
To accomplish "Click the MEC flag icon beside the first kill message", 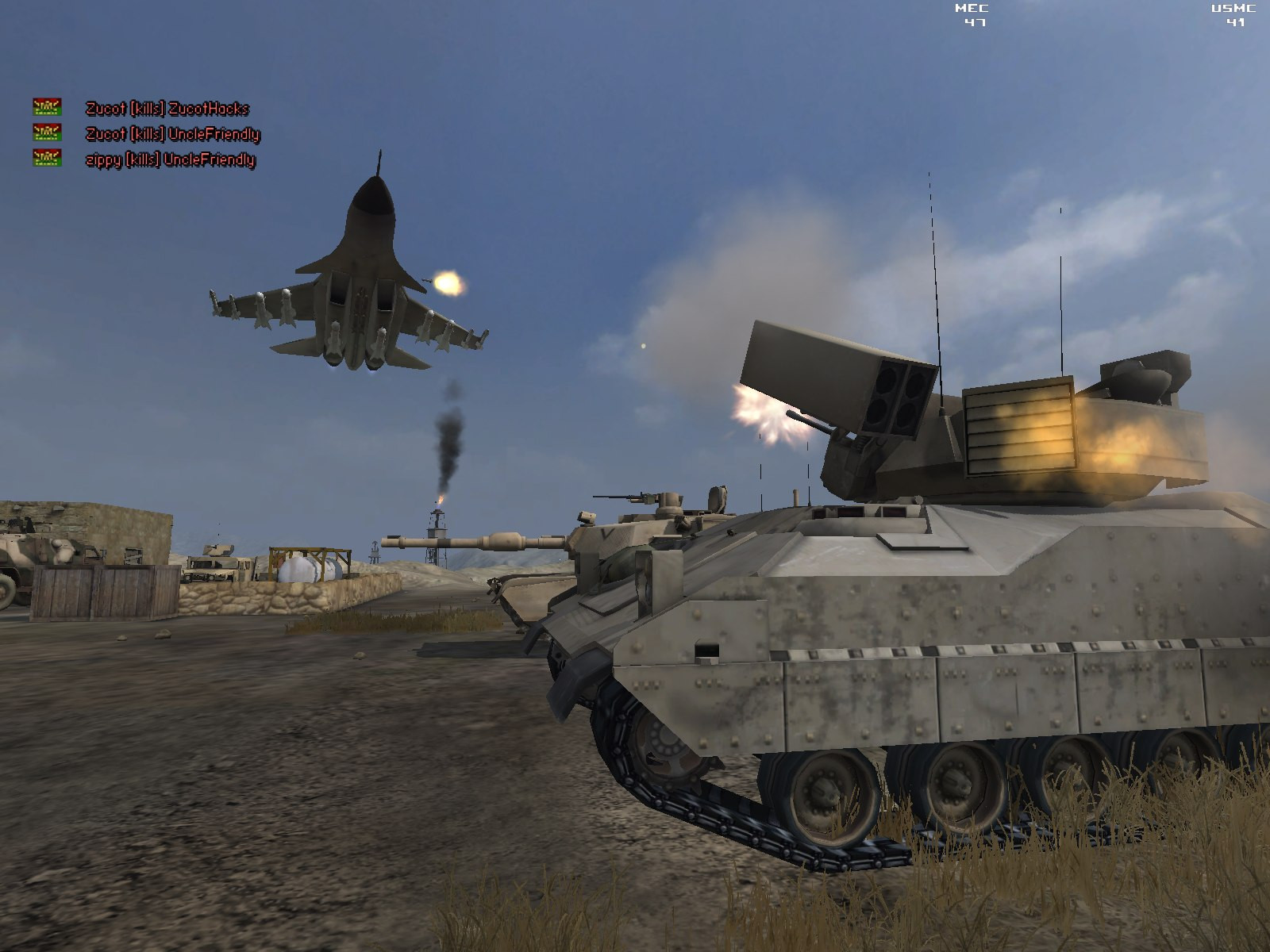I will pos(46,107).
